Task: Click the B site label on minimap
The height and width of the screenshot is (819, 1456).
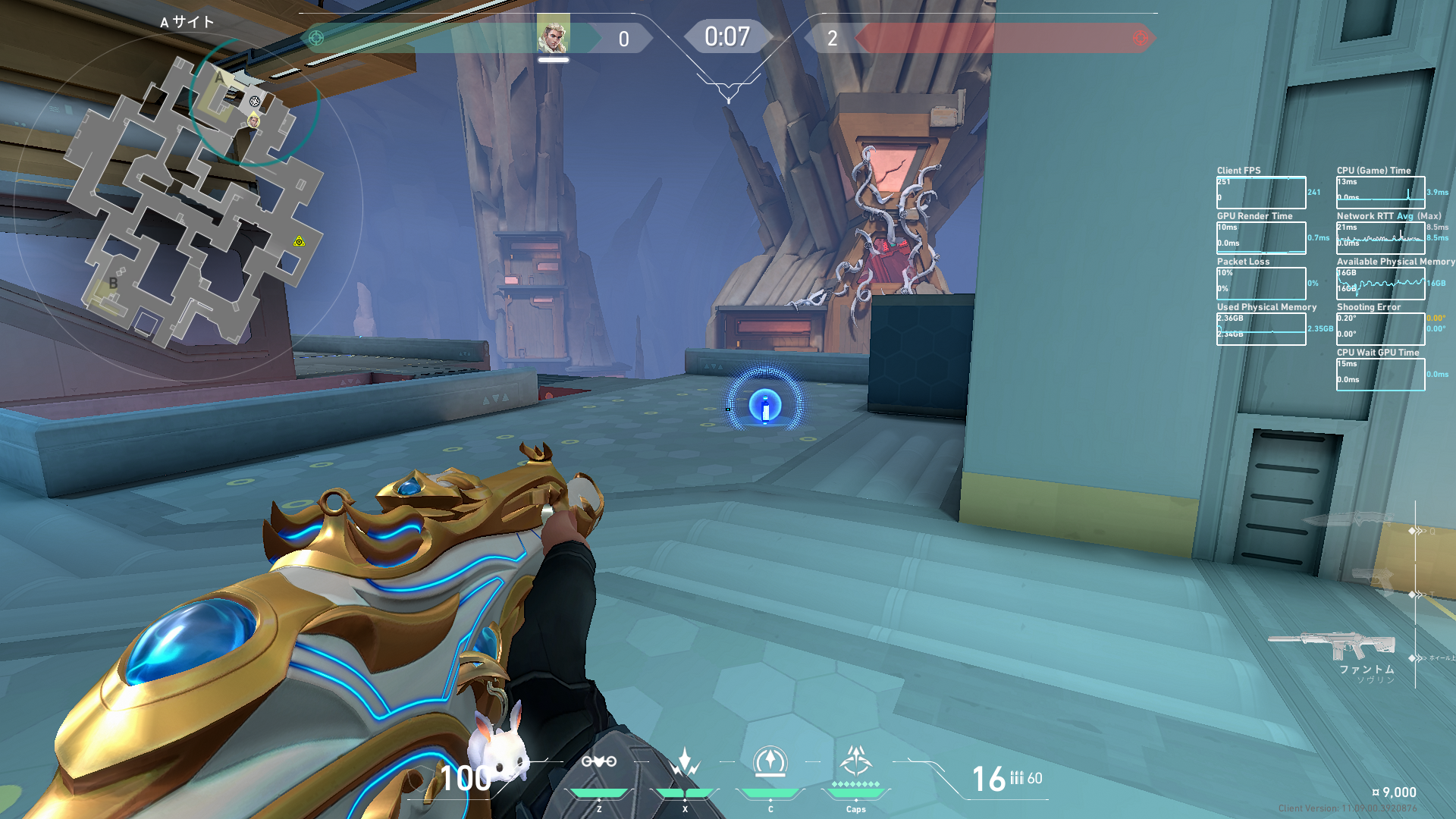Action: click(x=113, y=282)
